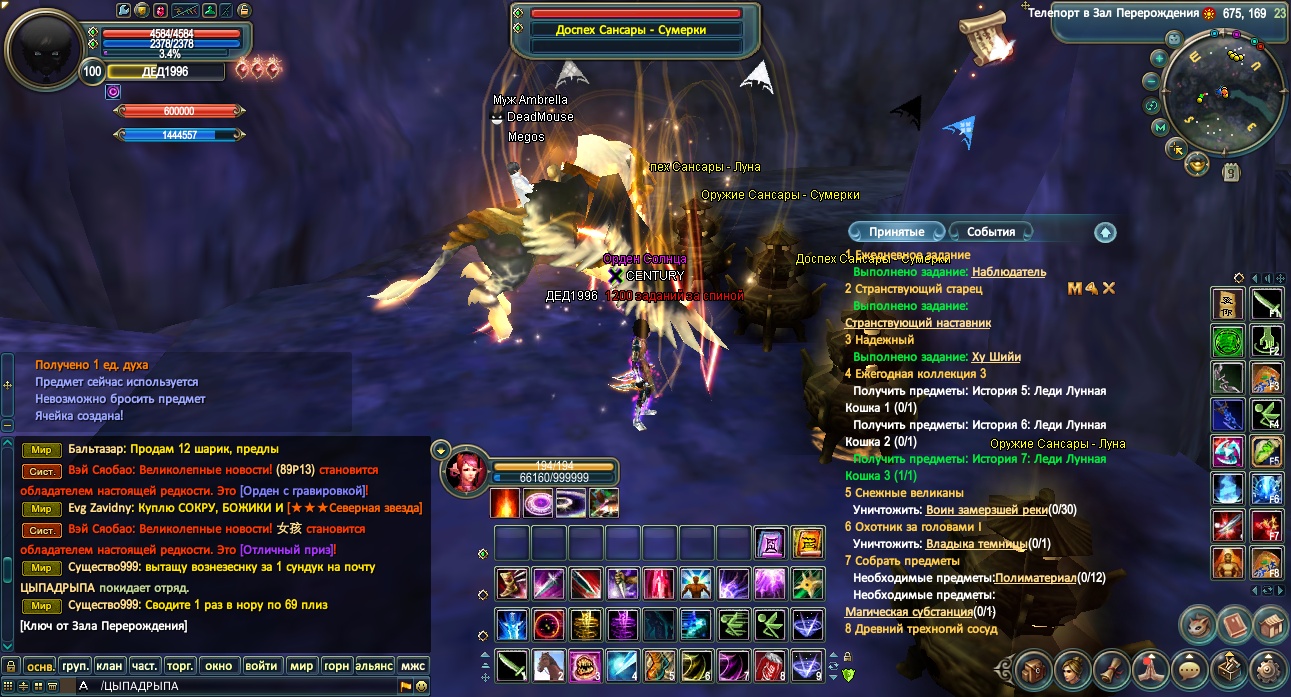Activate the green sword skill in slot 1

click(x=512, y=663)
